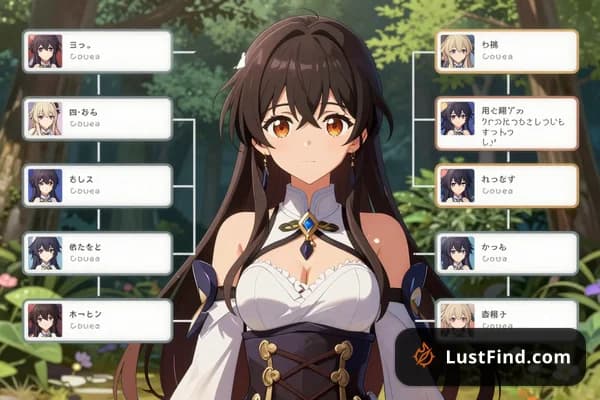600x400 pixels.
Task: Select the character card labeled かっぁ
Action: pos(507,253)
